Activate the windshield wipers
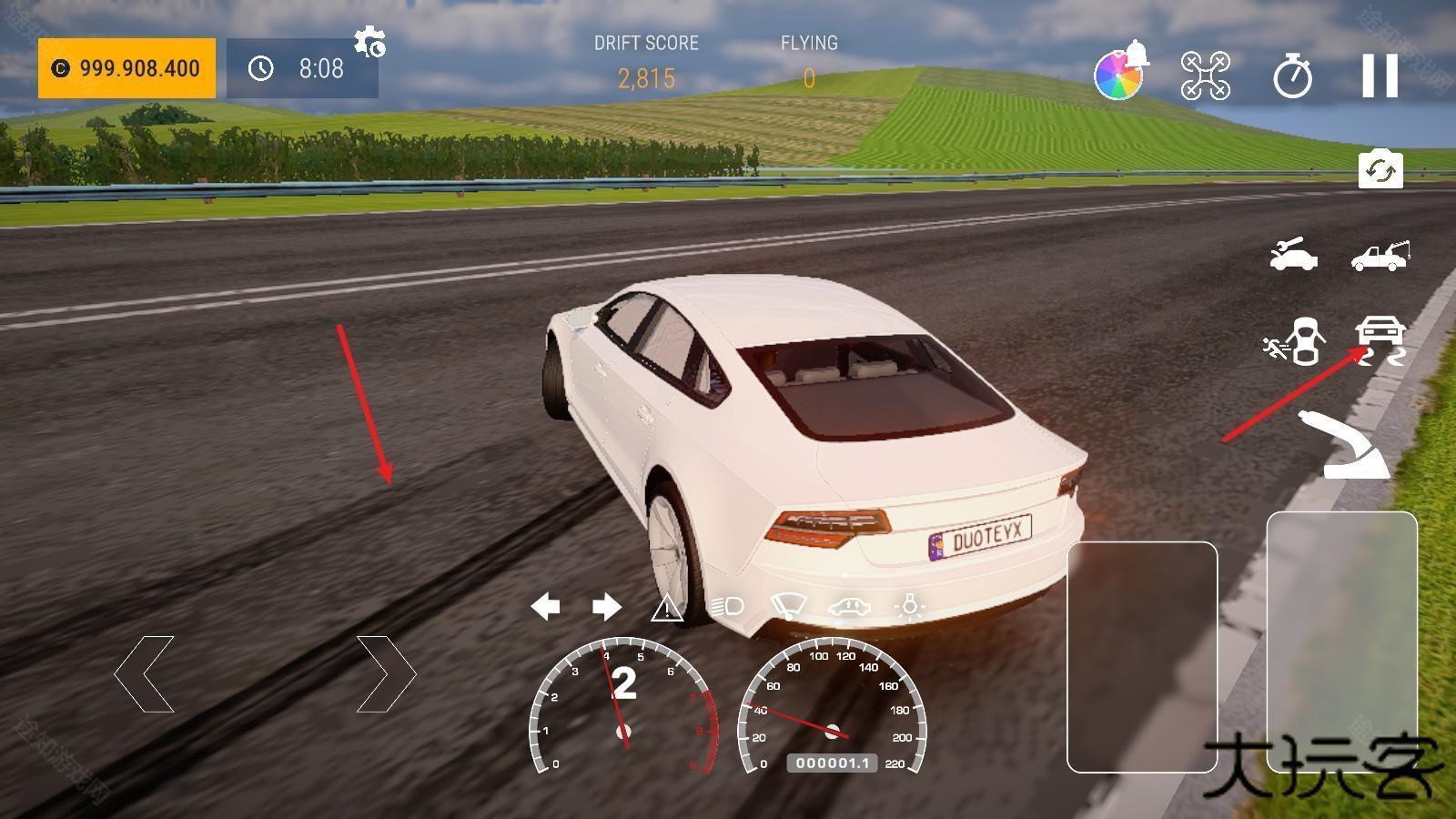This screenshot has width=1456, height=819. coord(788,606)
